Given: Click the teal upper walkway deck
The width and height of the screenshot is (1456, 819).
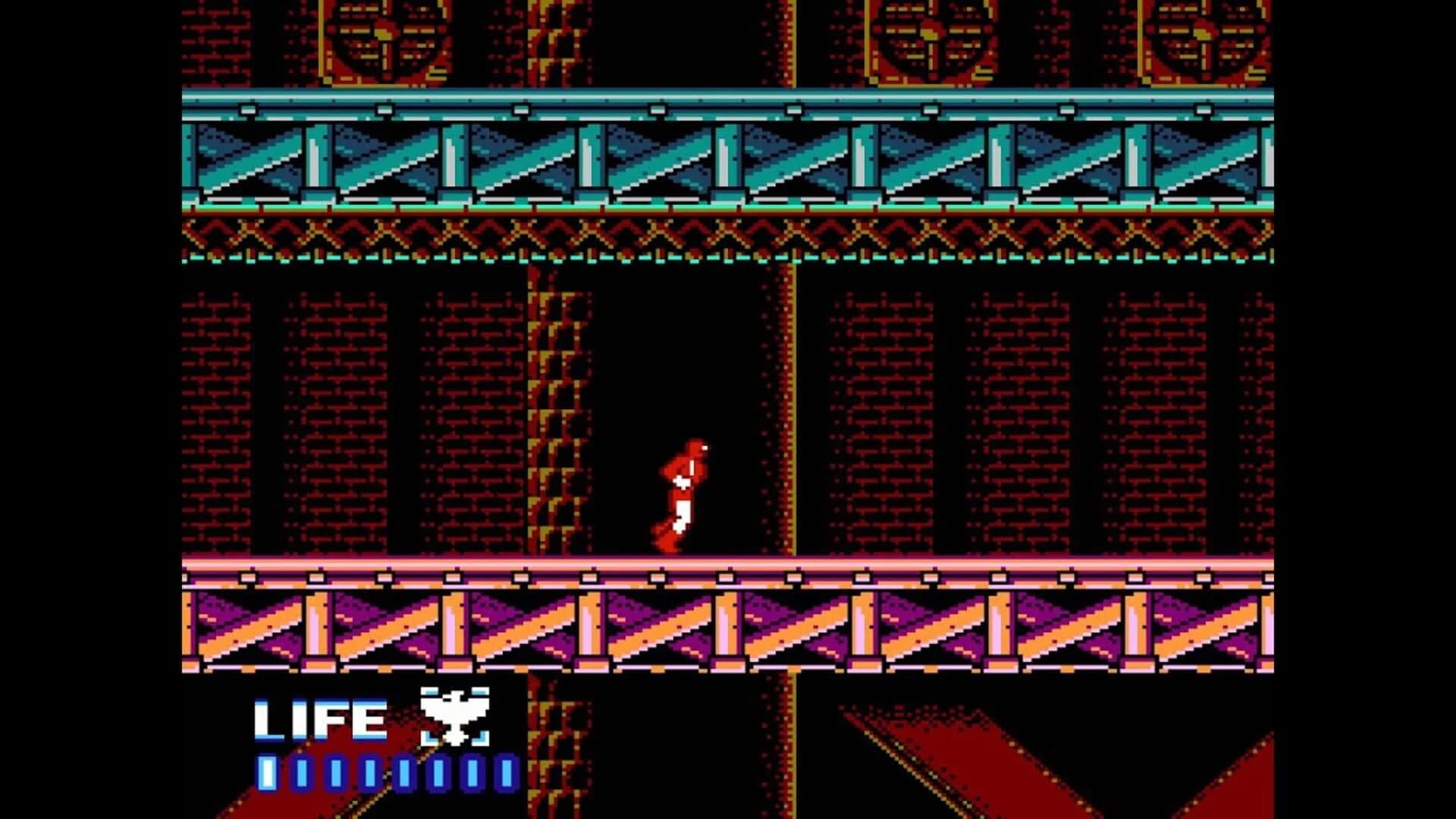Looking at the screenshot, I should pos(682,101).
